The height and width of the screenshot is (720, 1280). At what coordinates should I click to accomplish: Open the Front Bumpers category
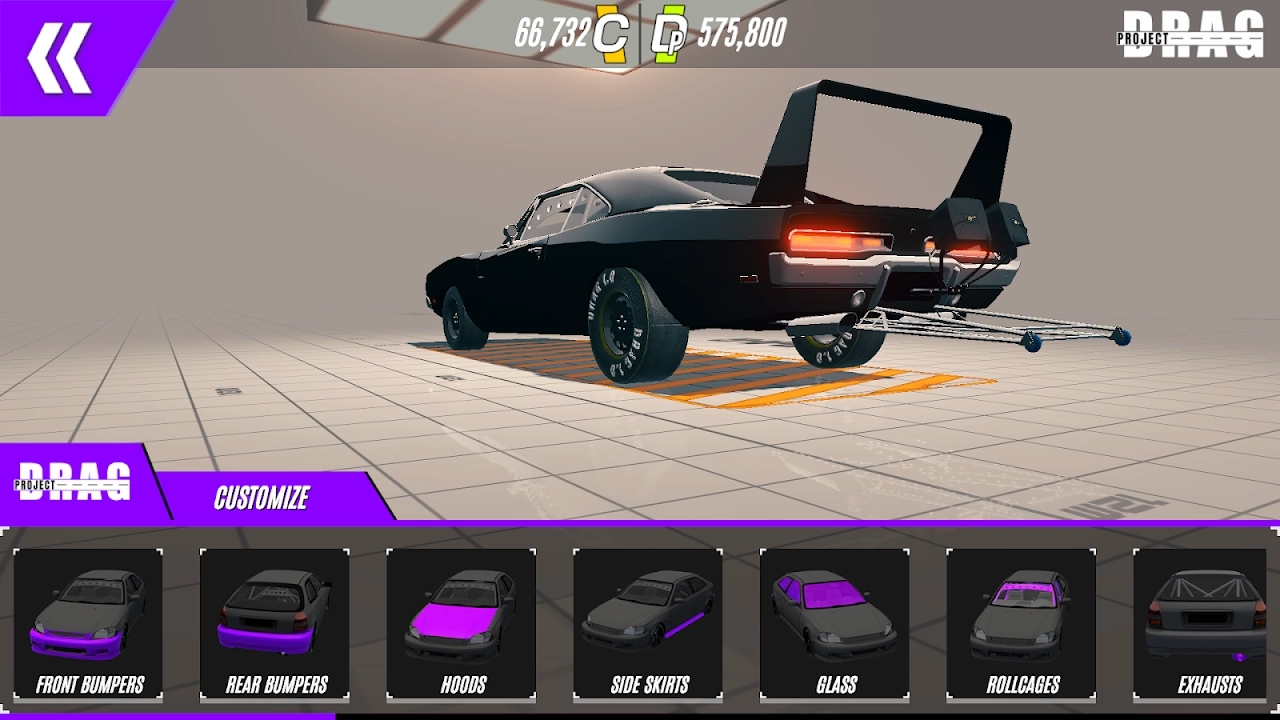point(89,623)
